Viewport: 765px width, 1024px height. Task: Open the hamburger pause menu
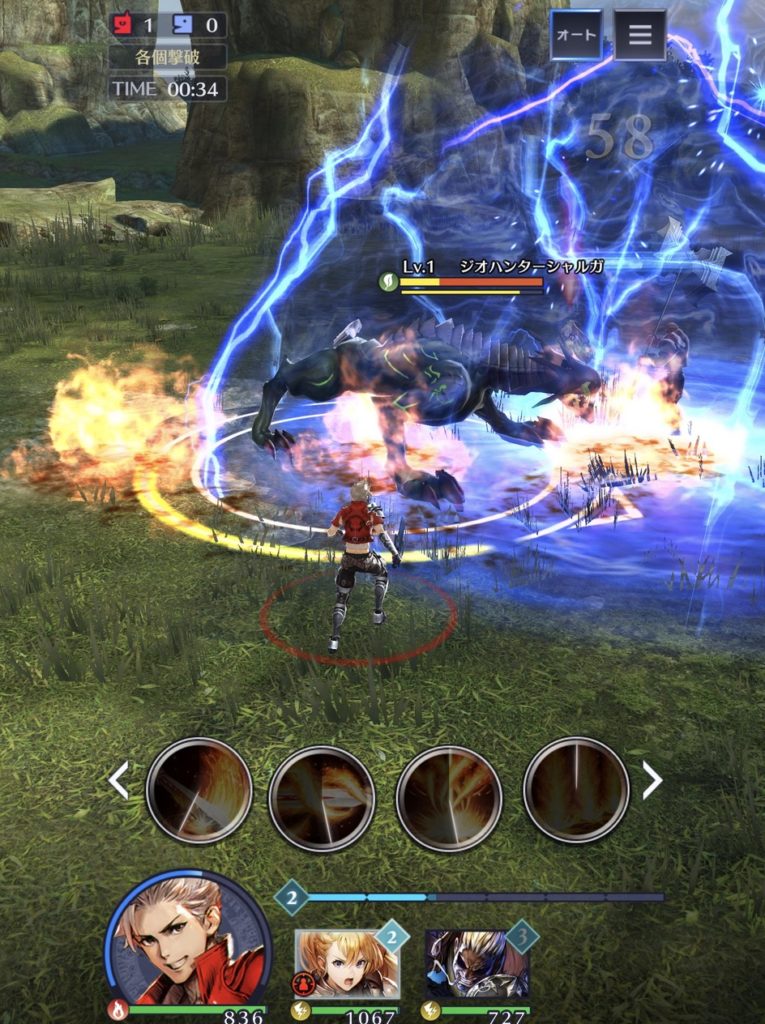tap(640, 36)
